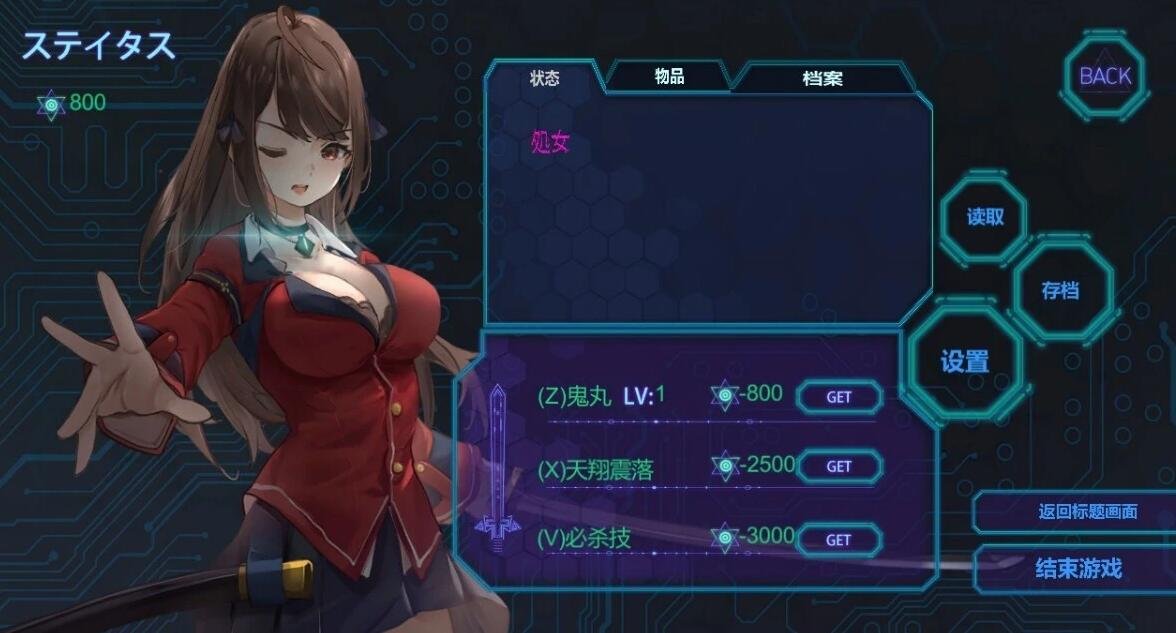Open the 物品 items tab
Screen dimensions: 1176x633
669,77
